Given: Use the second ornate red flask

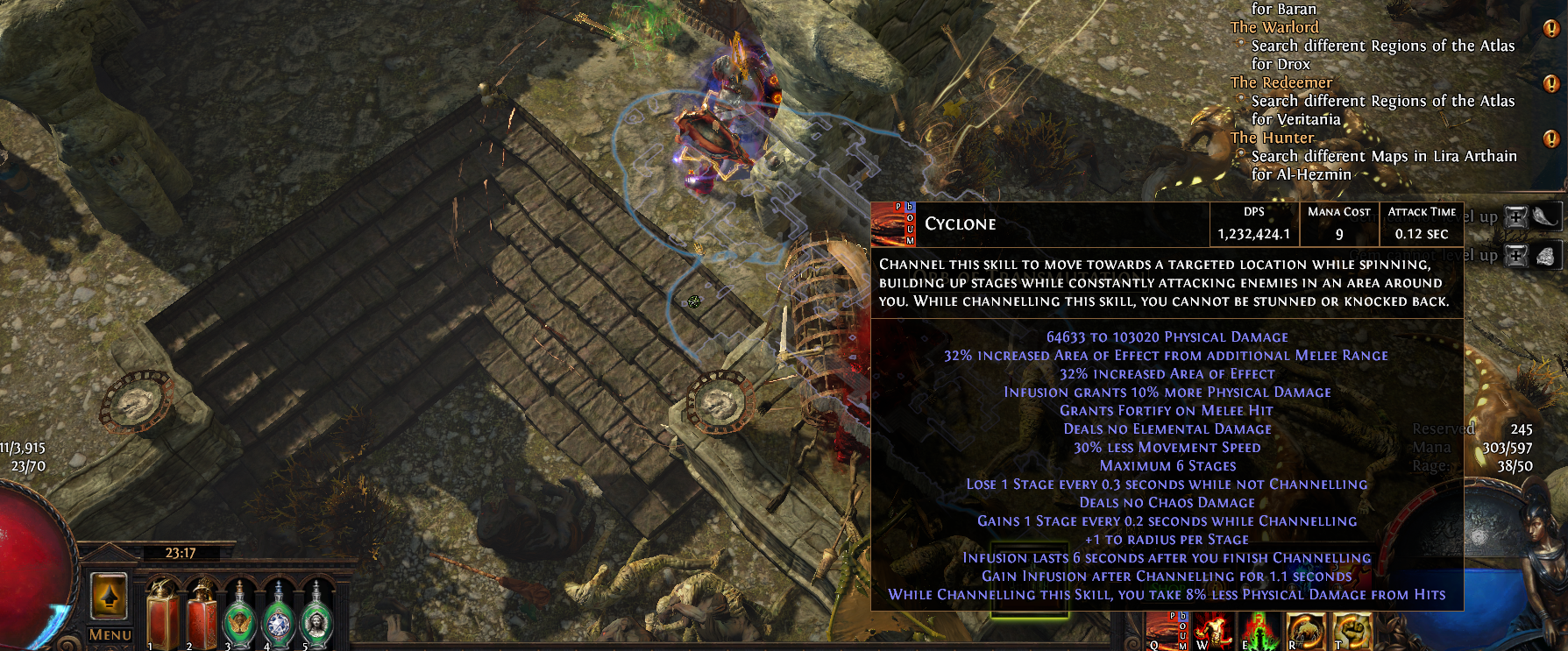Looking at the screenshot, I should [x=202, y=613].
